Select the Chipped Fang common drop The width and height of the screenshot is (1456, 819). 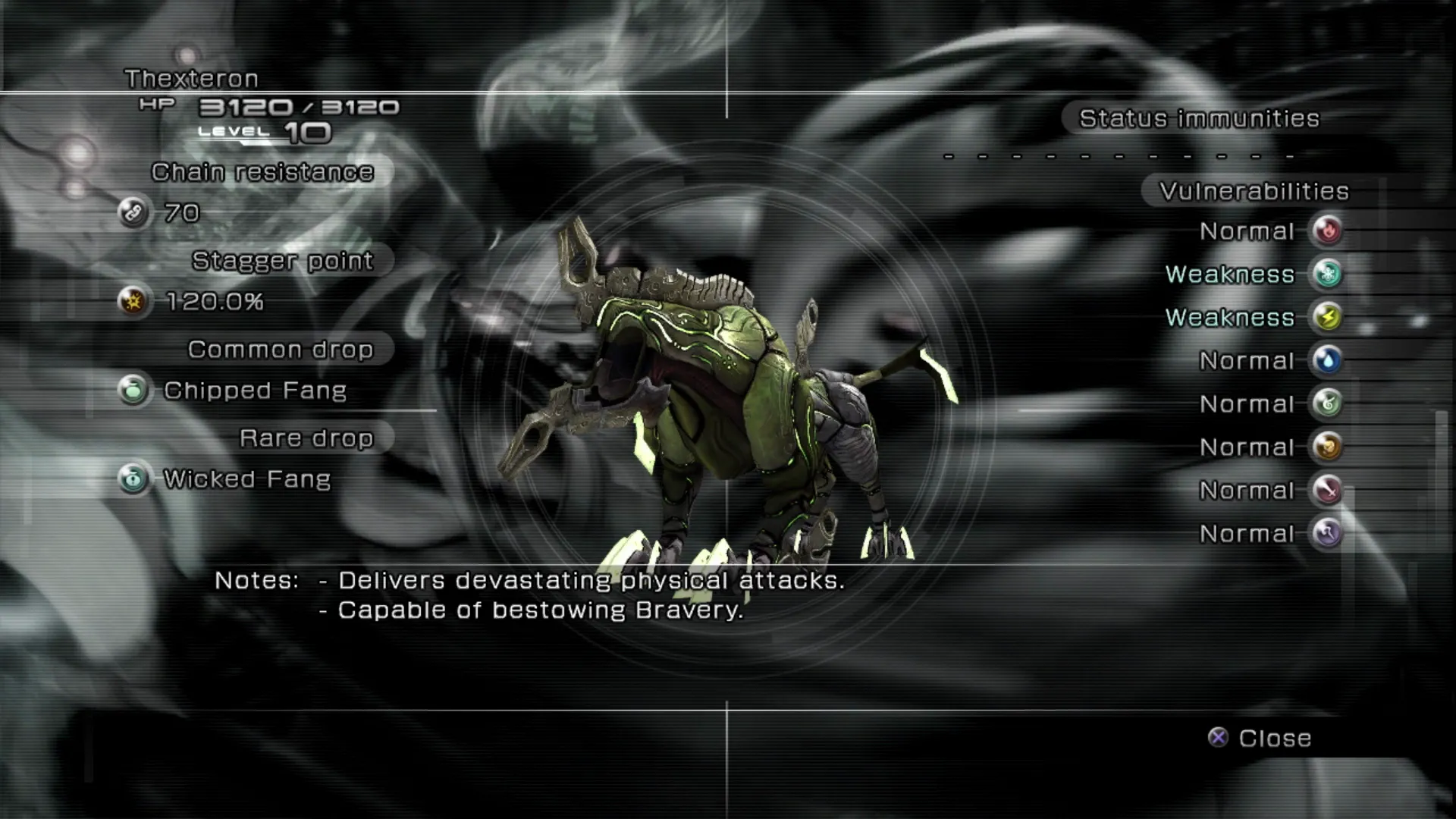(x=254, y=391)
